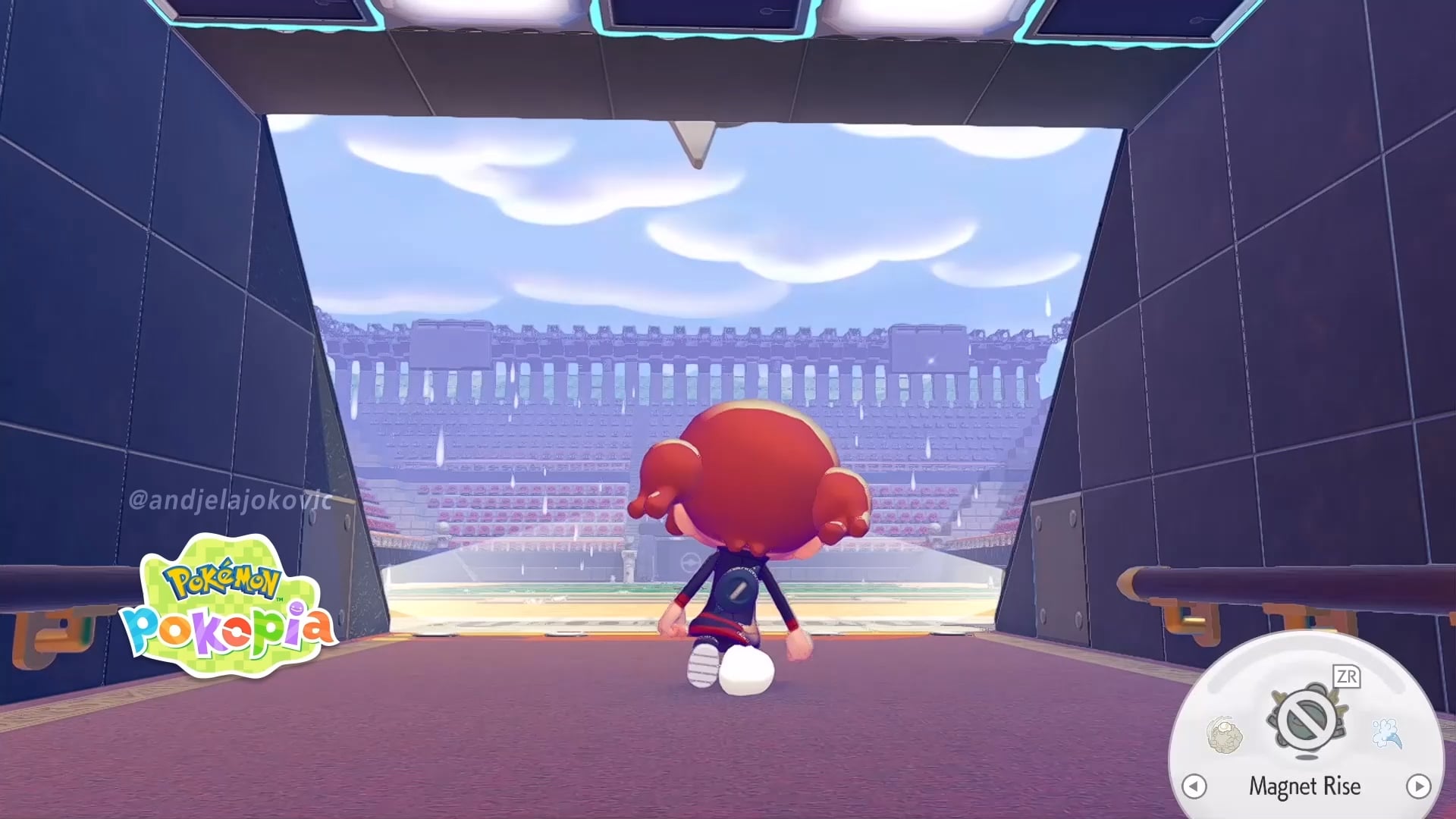The height and width of the screenshot is (819, 1456).
Task: Select the rock boulder move icon
Action: click(x=1223, y=734)
